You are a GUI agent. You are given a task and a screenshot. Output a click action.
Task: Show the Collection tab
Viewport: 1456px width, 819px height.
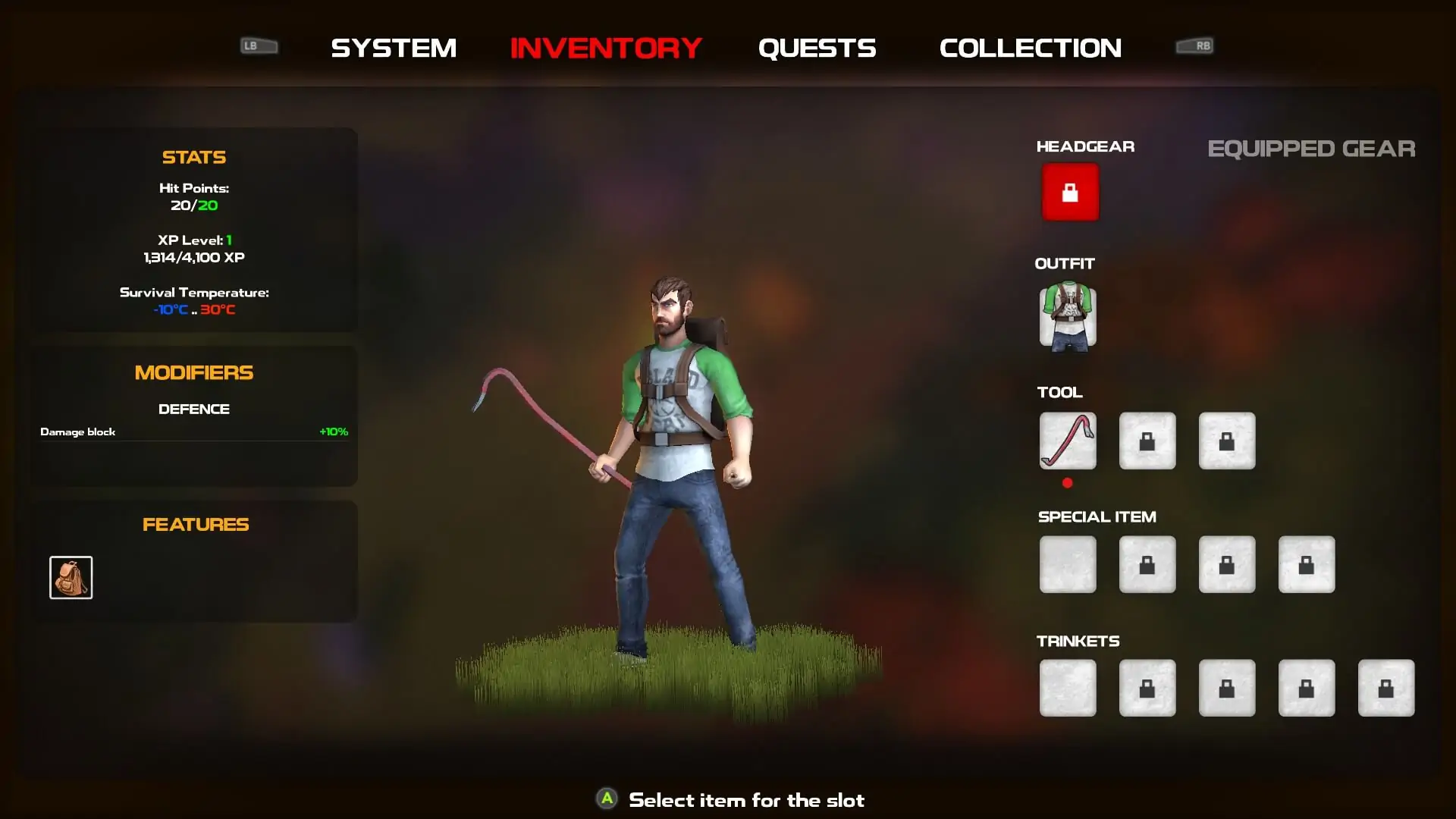pos(1030,48)
